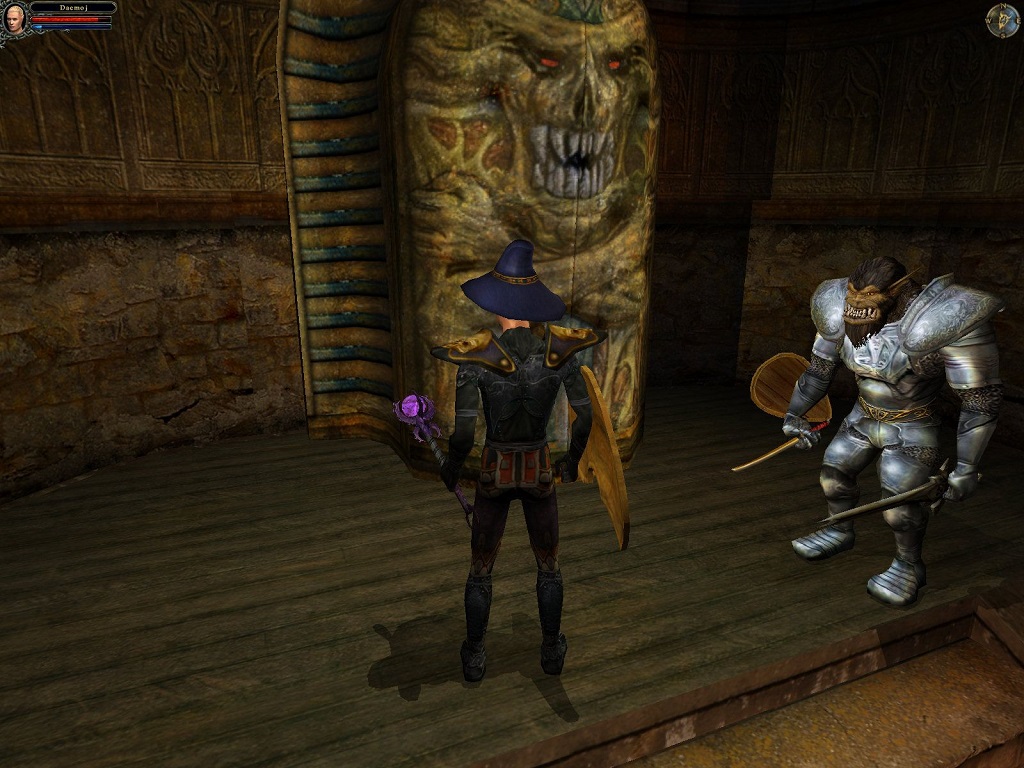This screenshot has width=1024, height=768.
Task: Click the compass icon
Action: coord(1002,20)
